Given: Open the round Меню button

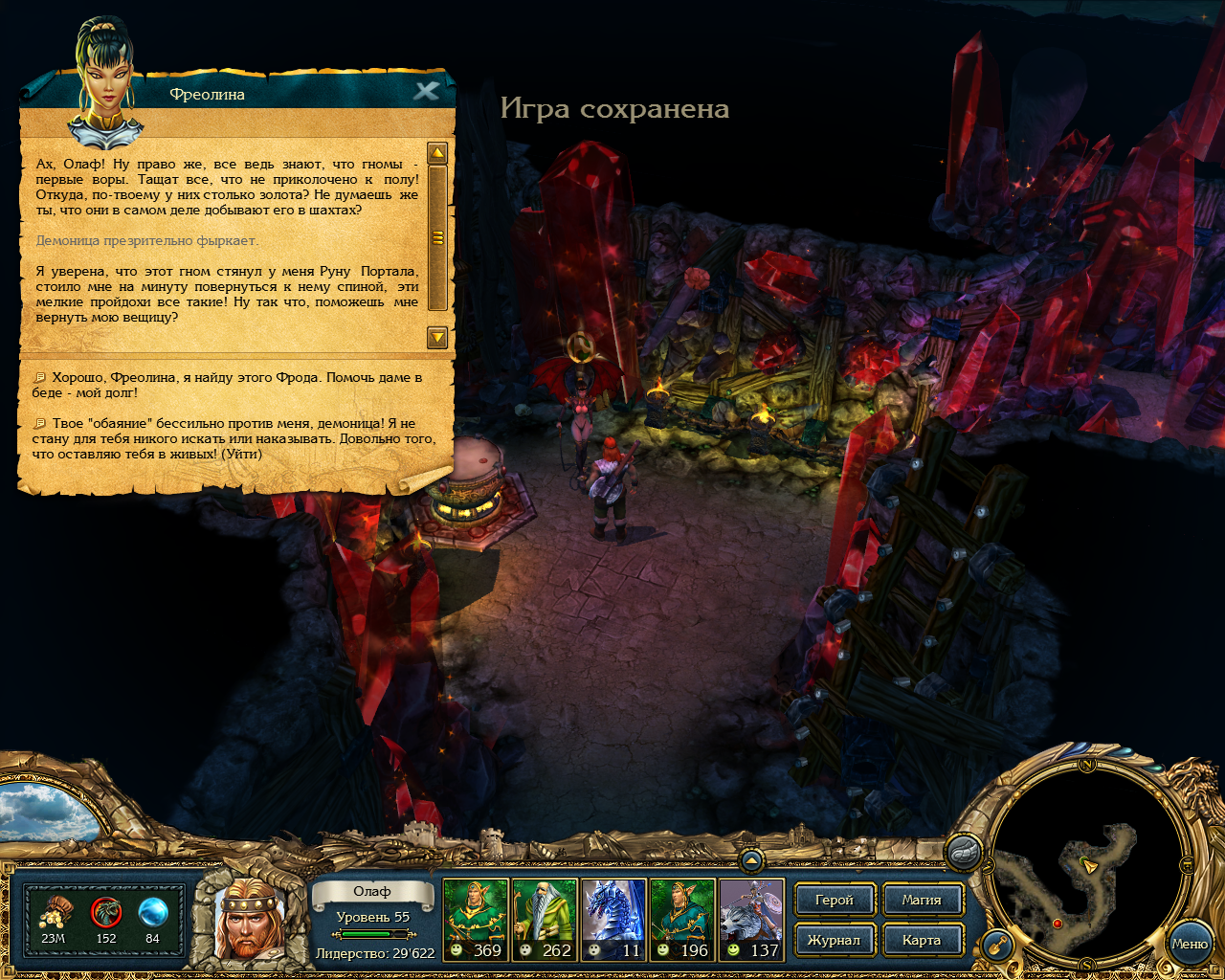Looking at the screenshot, I should tap(1189, 944).
